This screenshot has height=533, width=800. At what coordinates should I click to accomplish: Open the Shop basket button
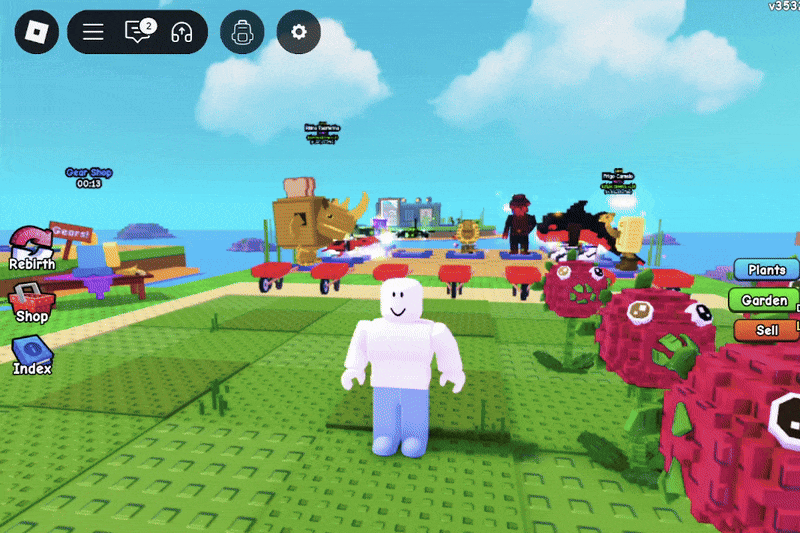(31, 301)
